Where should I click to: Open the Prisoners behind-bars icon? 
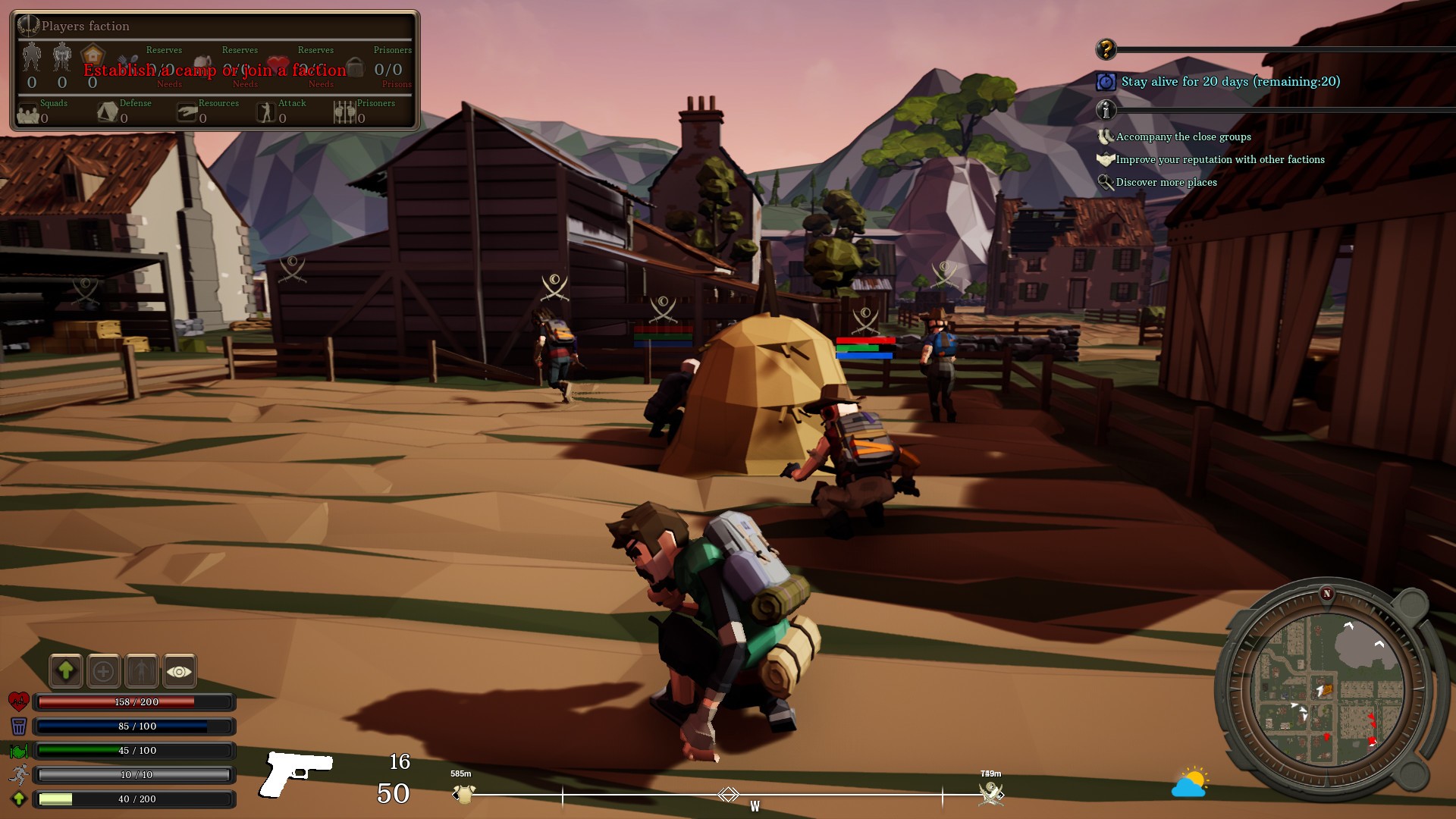coord(344,112)
